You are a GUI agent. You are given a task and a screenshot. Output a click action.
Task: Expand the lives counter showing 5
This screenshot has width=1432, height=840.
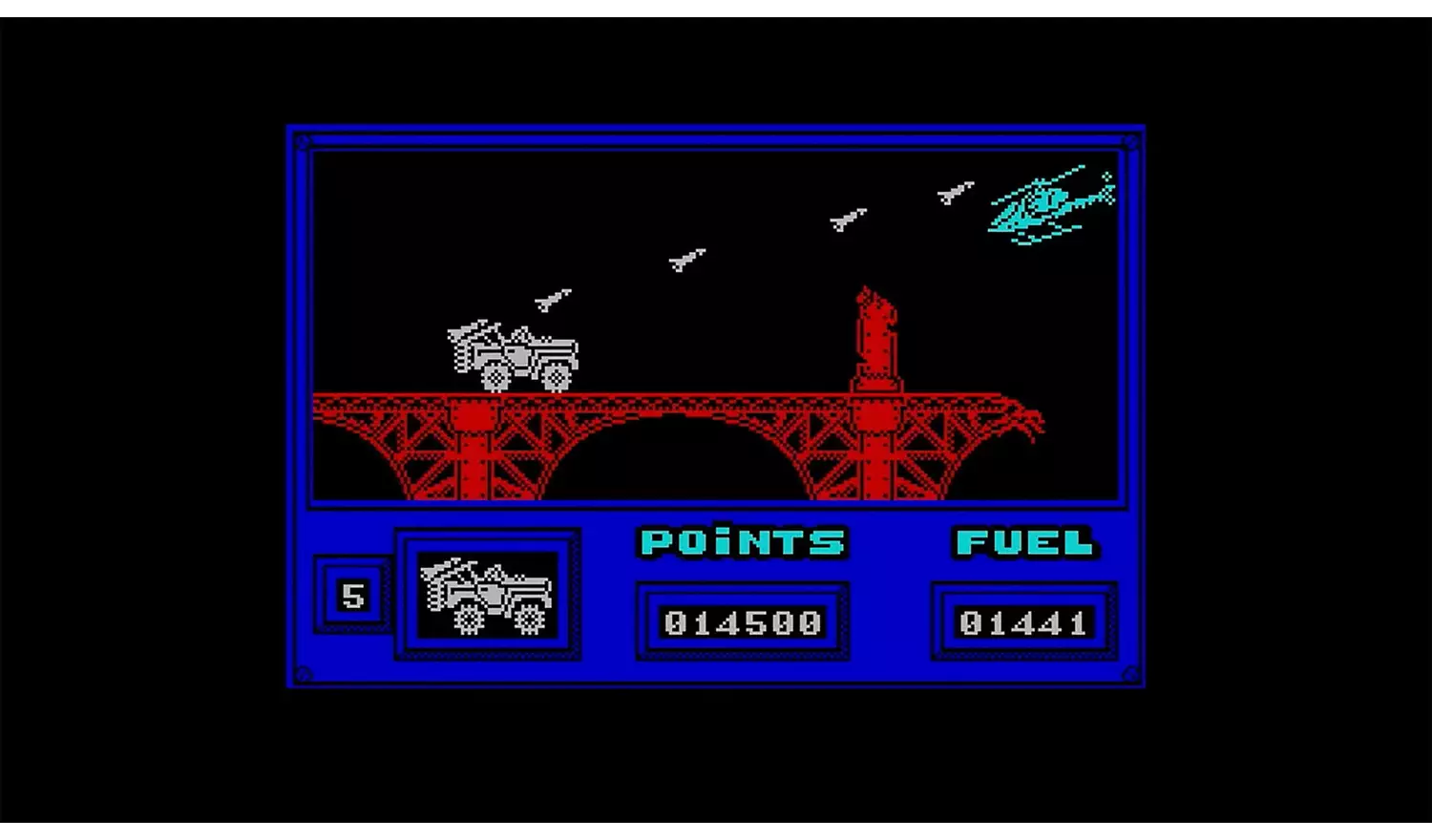(x=352, y=596)
